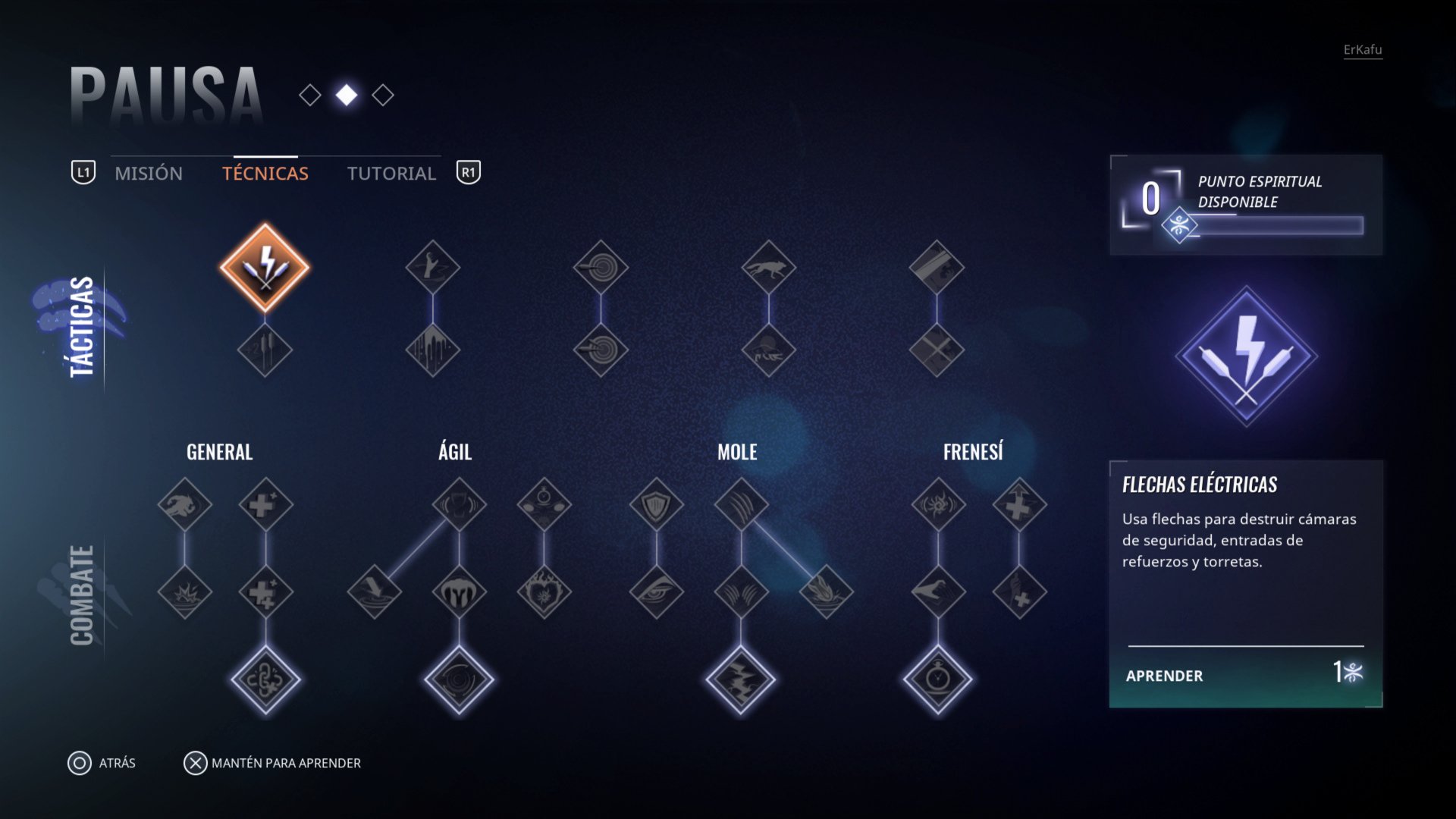Viewport: 1456px width, 819px height.
Task: Choose the shield skill under Mole
Action: [656, 504]
